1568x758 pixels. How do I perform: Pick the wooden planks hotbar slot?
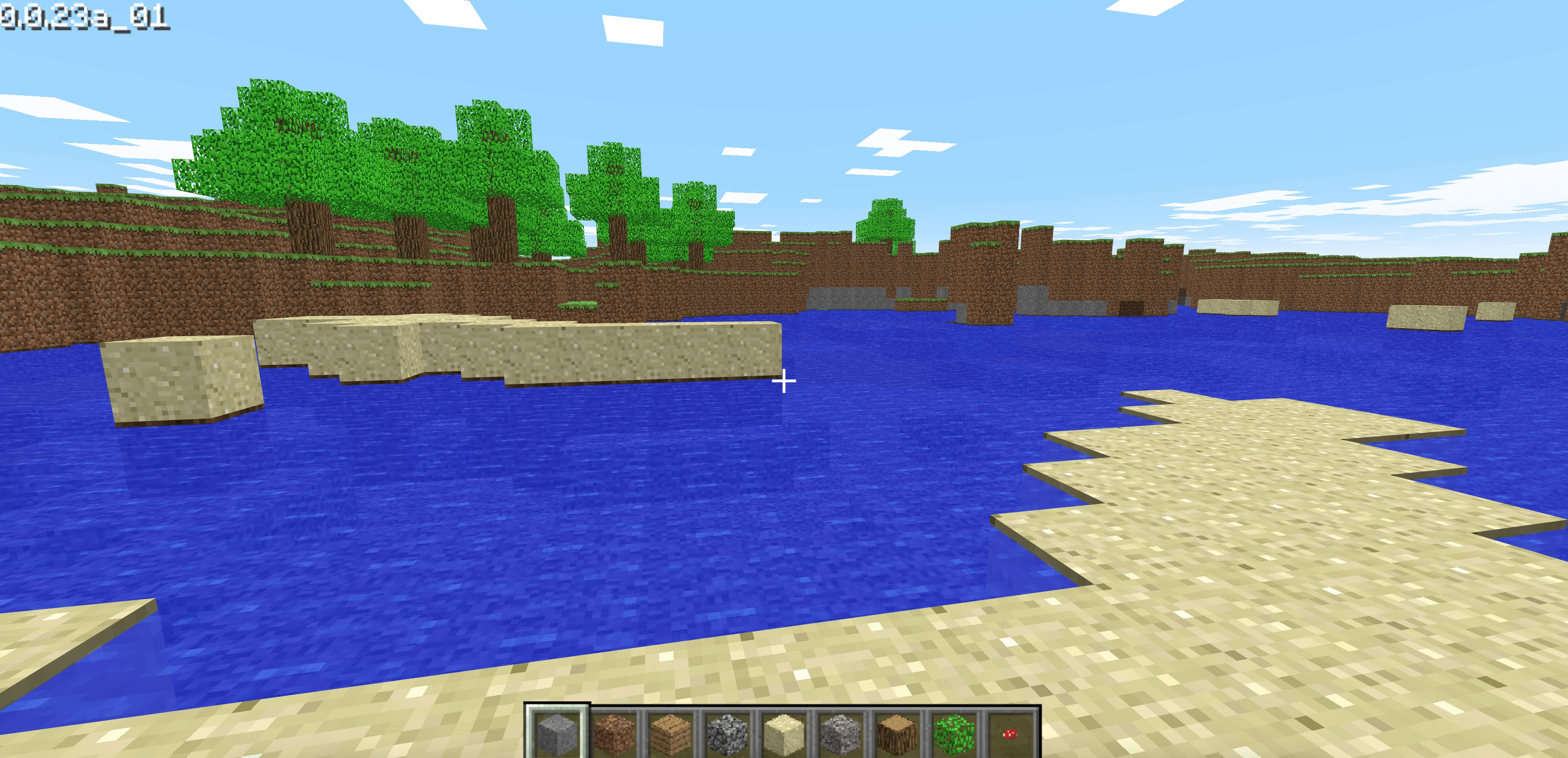pos(670,733)
